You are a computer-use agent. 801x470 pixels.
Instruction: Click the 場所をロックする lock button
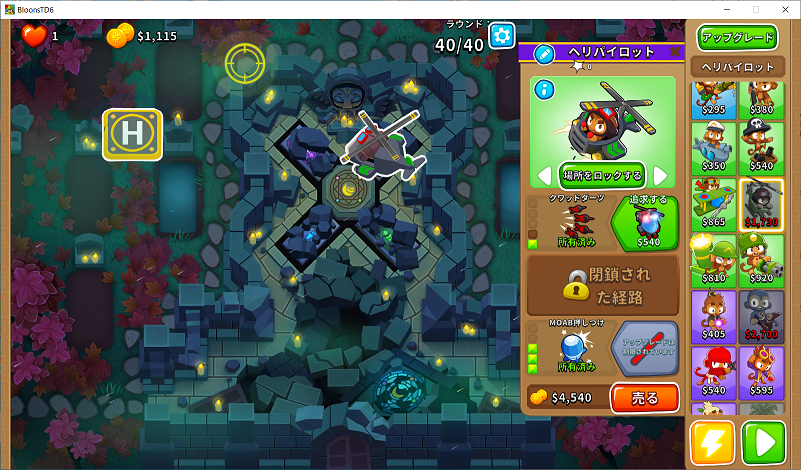pos(602,175)
